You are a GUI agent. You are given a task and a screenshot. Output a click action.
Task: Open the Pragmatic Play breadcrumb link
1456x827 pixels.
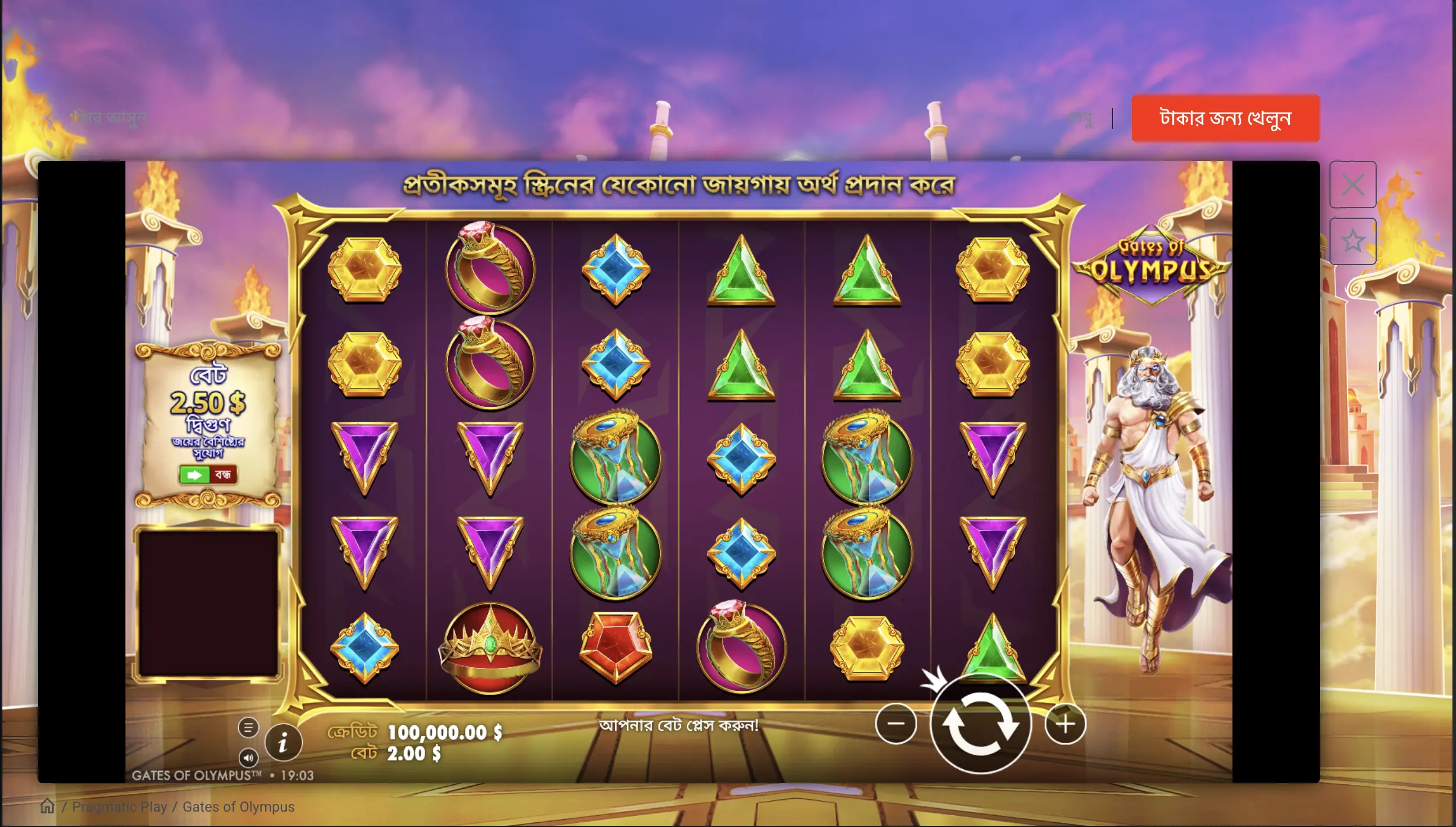[119, 807]
